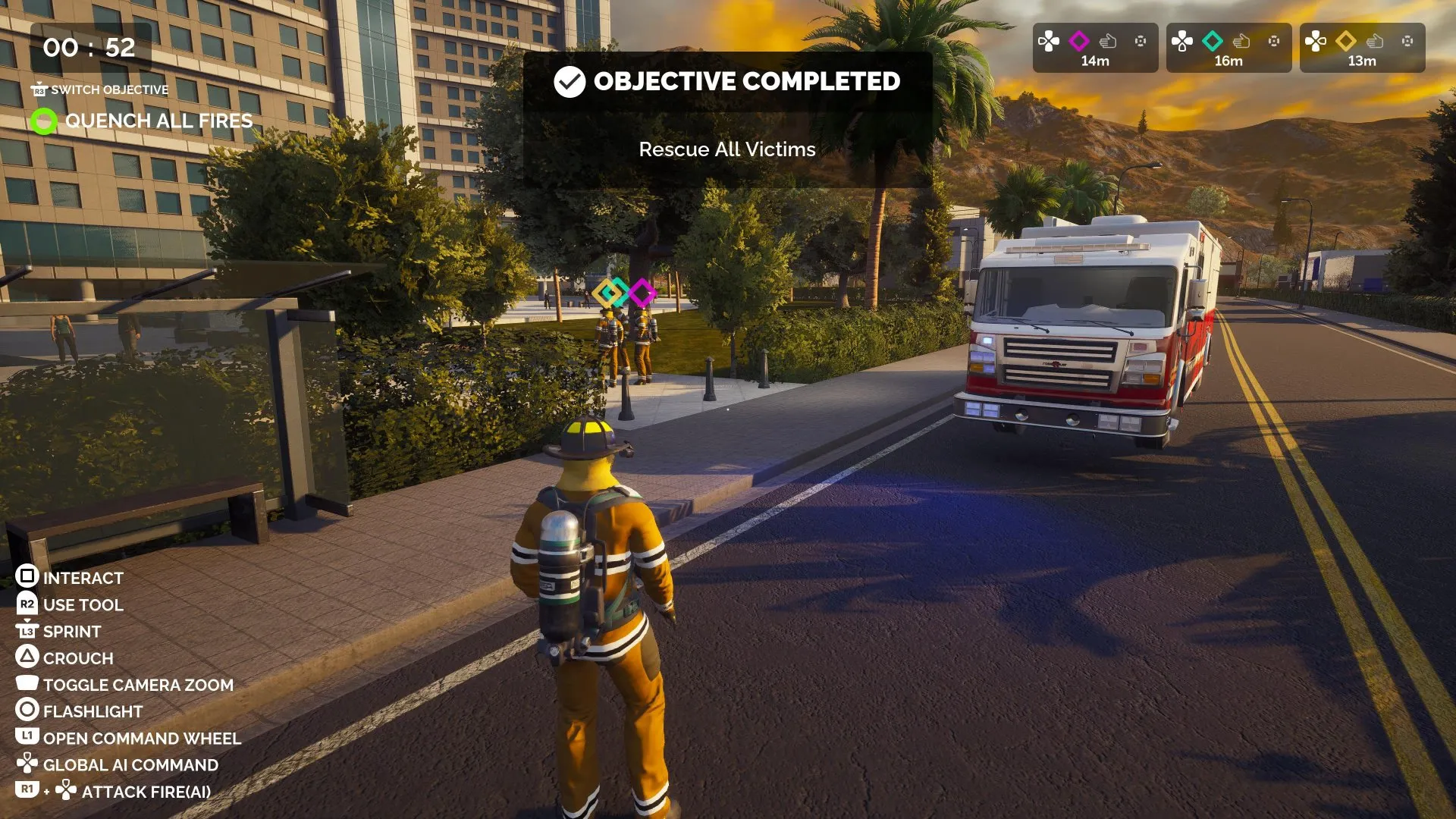Click the hand icon beside the magenta diamond
This screenshot has width=1456, height=819.
[x=1108, y=41]
